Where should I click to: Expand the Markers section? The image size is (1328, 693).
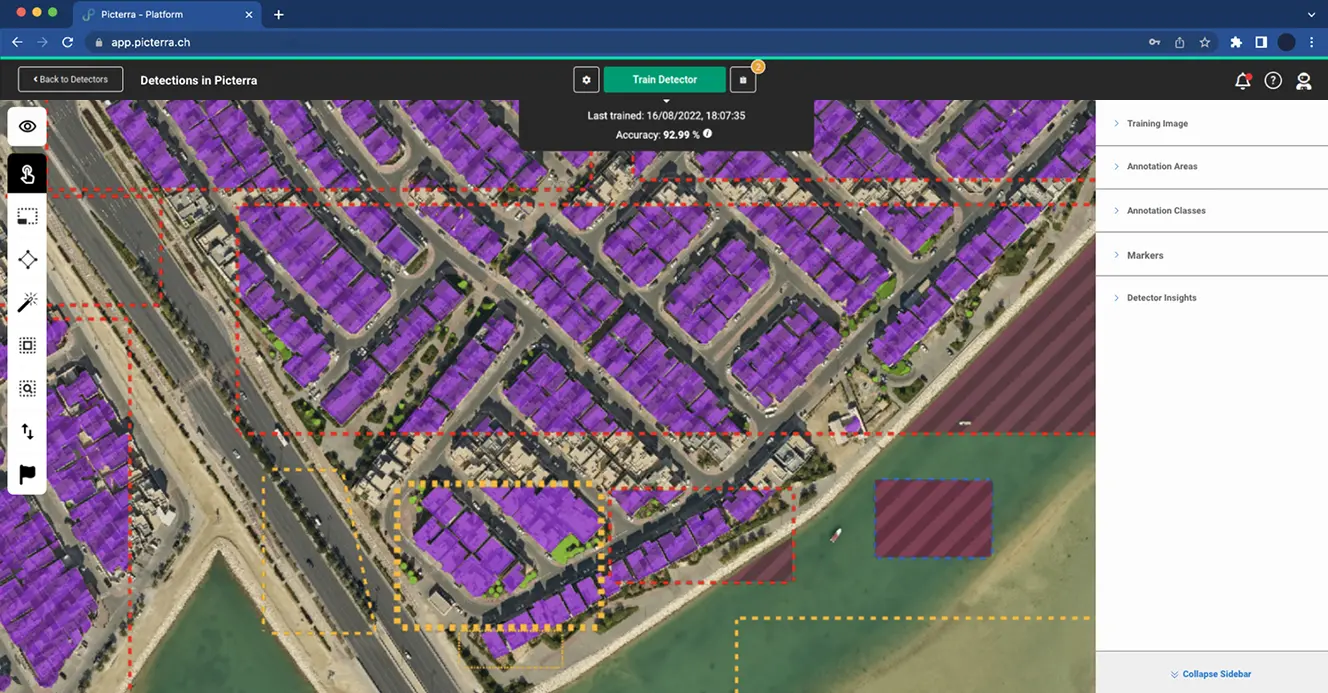(1145, 256)
